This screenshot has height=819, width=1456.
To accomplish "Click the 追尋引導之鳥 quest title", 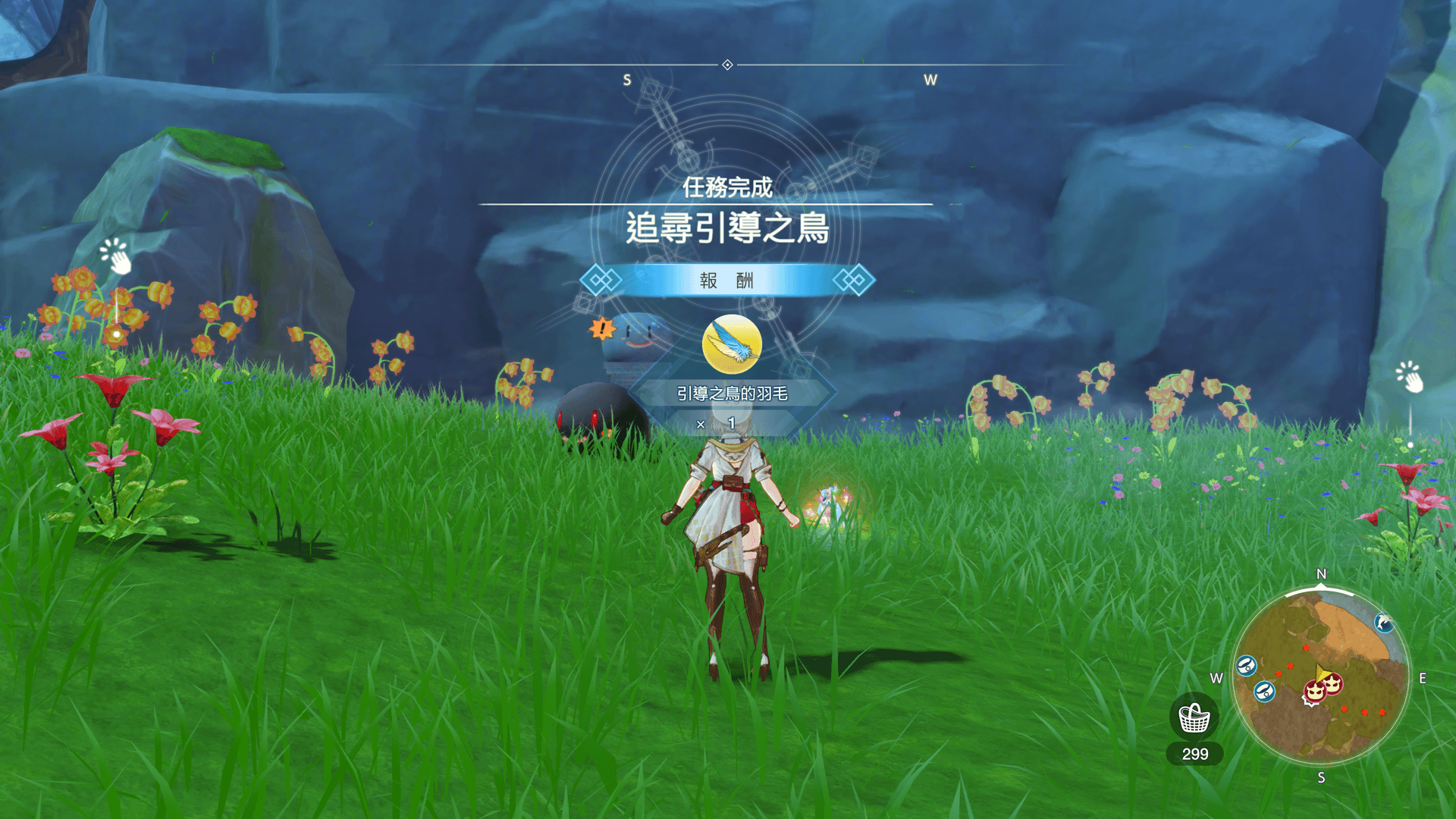I will pyautogui.click(x=726, y=228).
